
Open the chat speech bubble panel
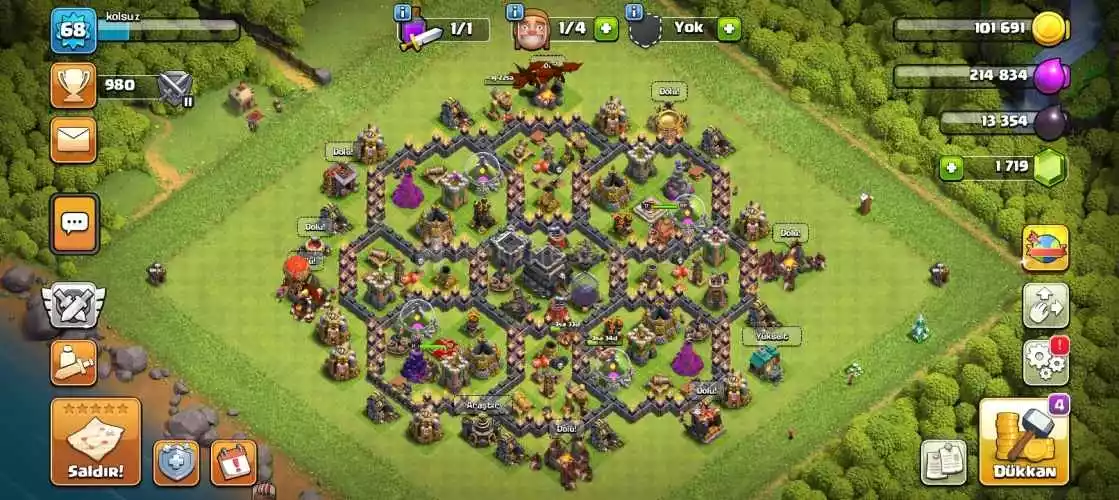click(74, 222)
